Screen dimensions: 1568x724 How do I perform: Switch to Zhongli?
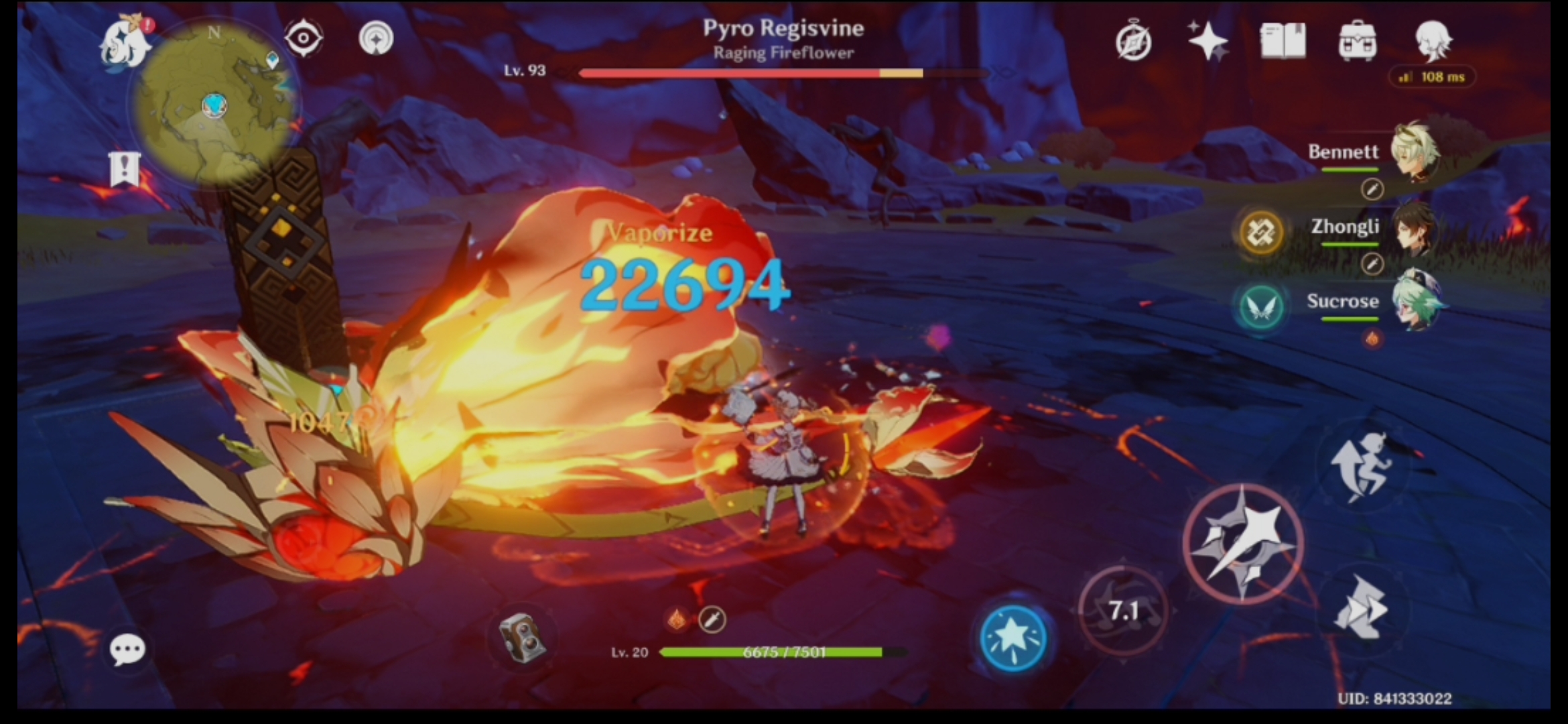pyautogui.click(x=1416, y=231)
